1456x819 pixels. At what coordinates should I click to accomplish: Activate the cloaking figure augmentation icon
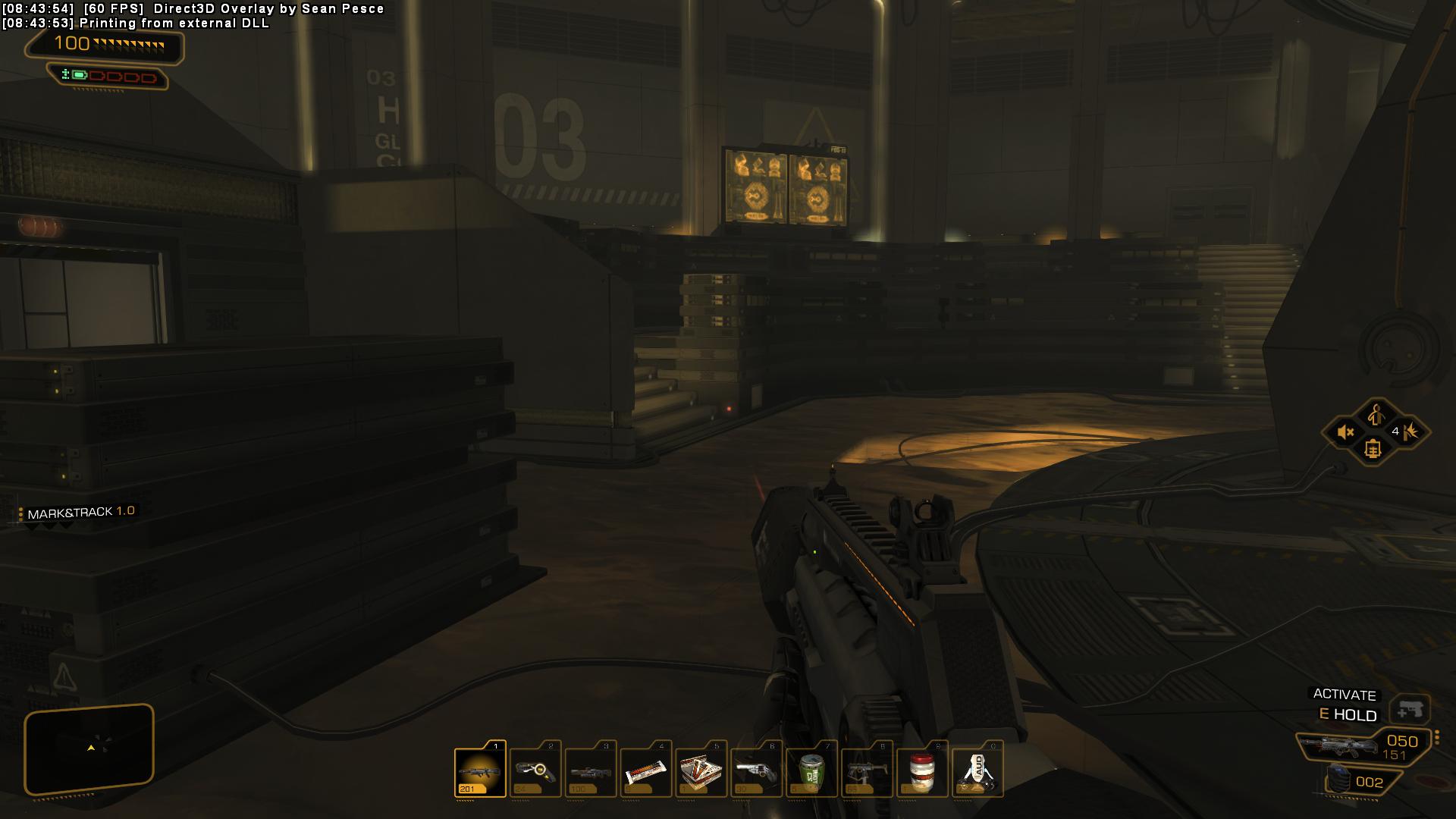[x=1375, y=415]
